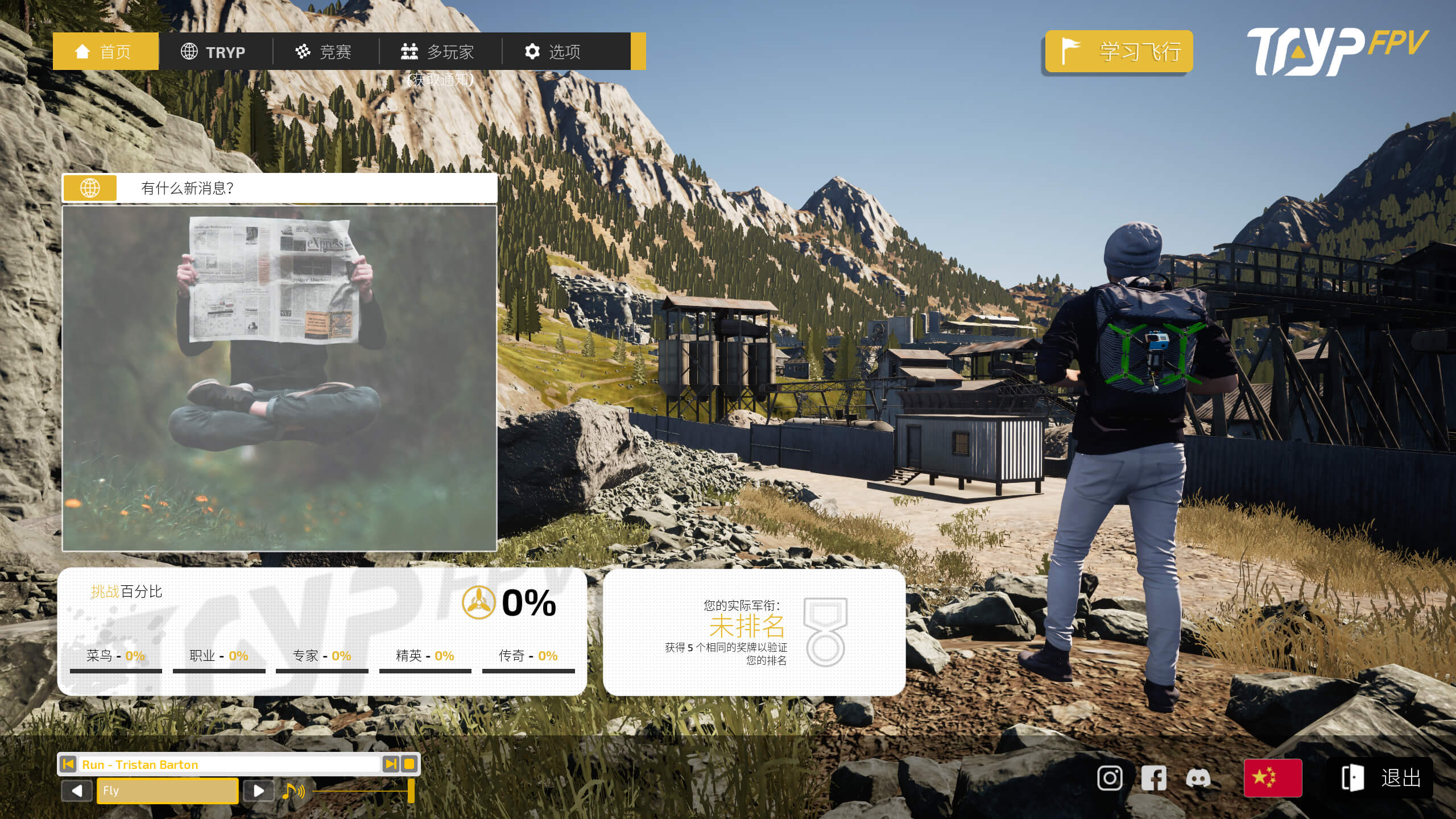The height and width of the screenshot is (819, 1456).
Task: Open the news image with the newspaper reader
Action: tap(279, 378)
